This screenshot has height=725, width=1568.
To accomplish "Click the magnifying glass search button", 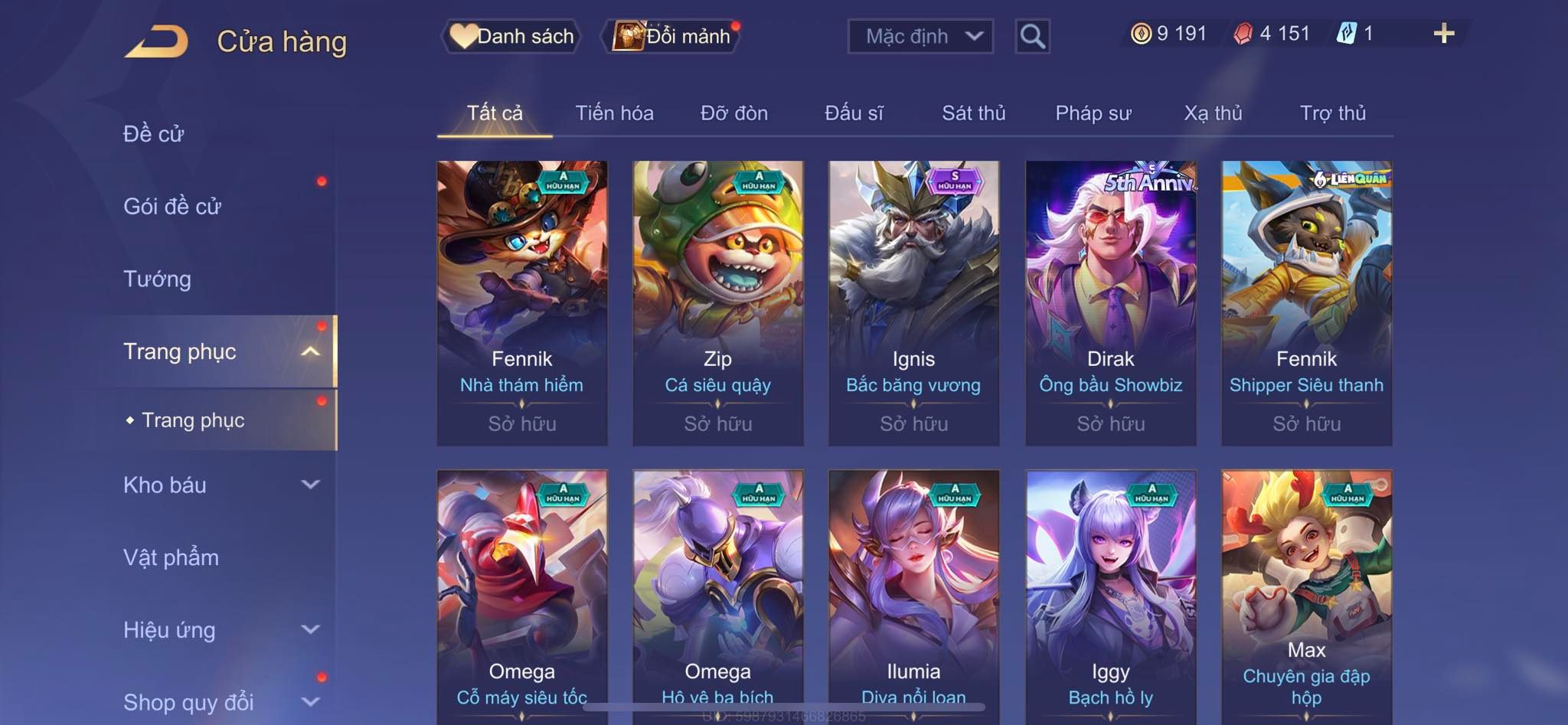I will click(1032, 36).
